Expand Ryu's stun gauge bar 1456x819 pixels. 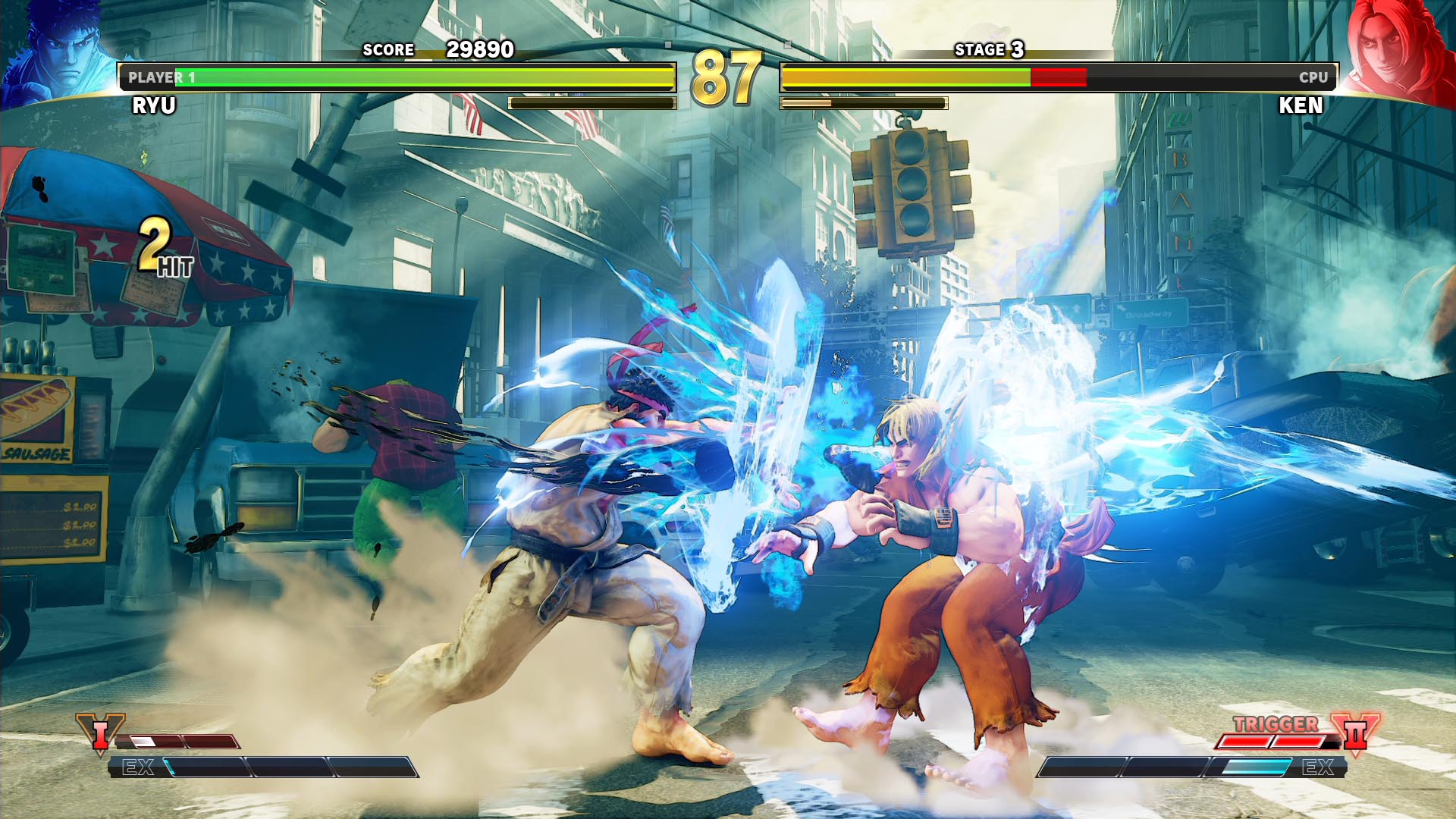[x=591, y=102]
